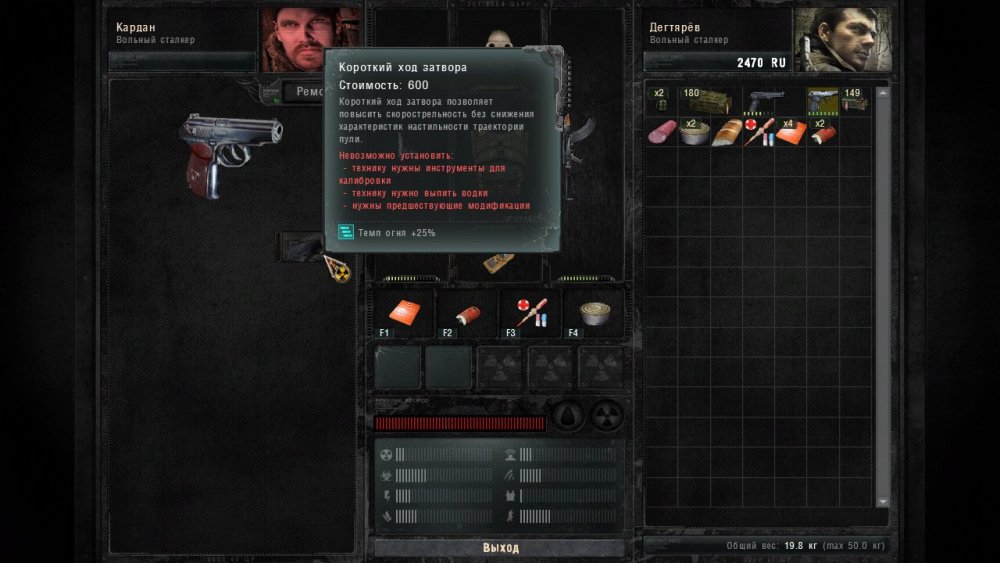The height and width of the screenshot is (563, 1000).
Task: Pick the bread loaf in inventory
Action: [725, 132]
